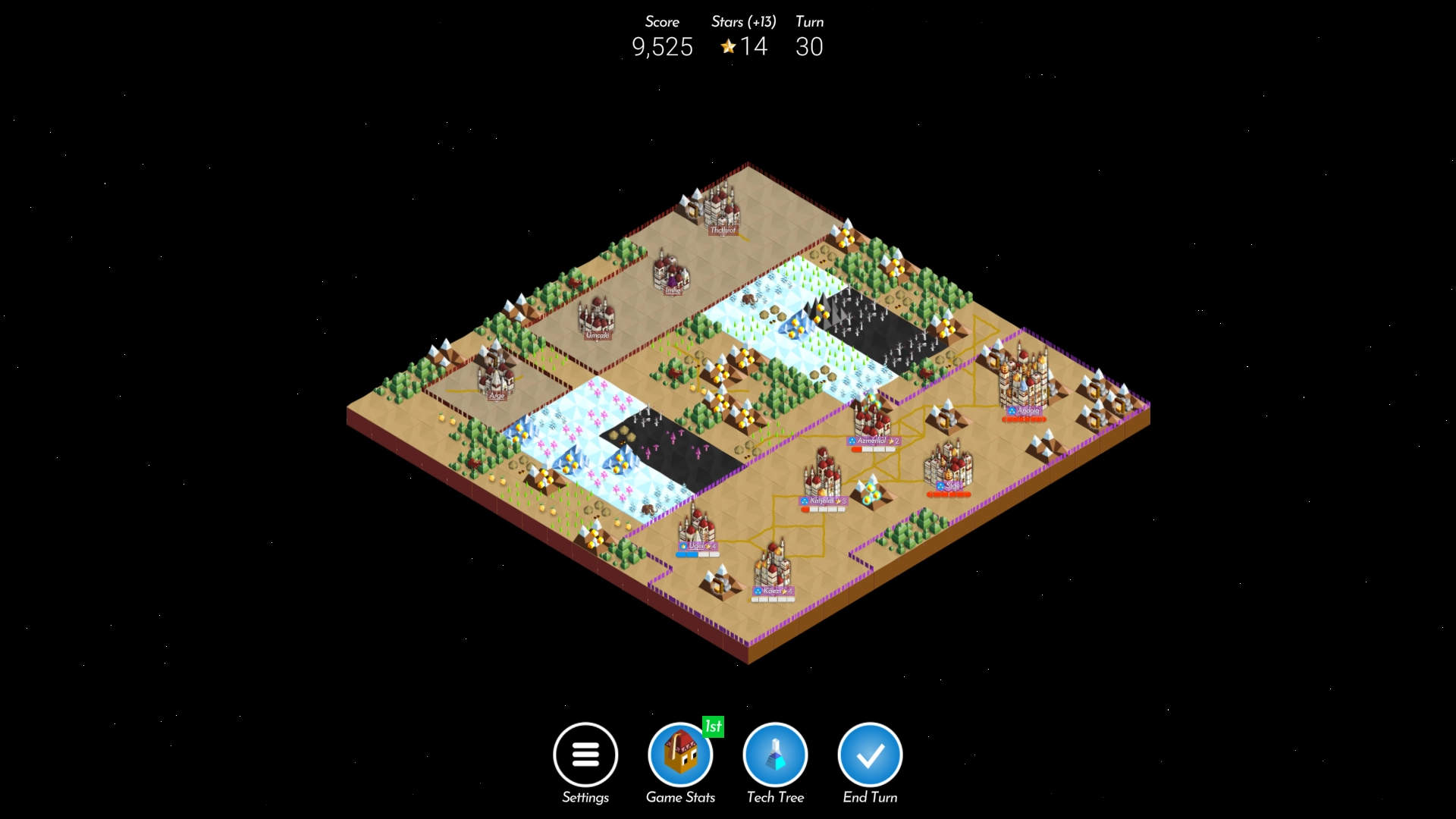Select the city of Ugel

point(696,527)
